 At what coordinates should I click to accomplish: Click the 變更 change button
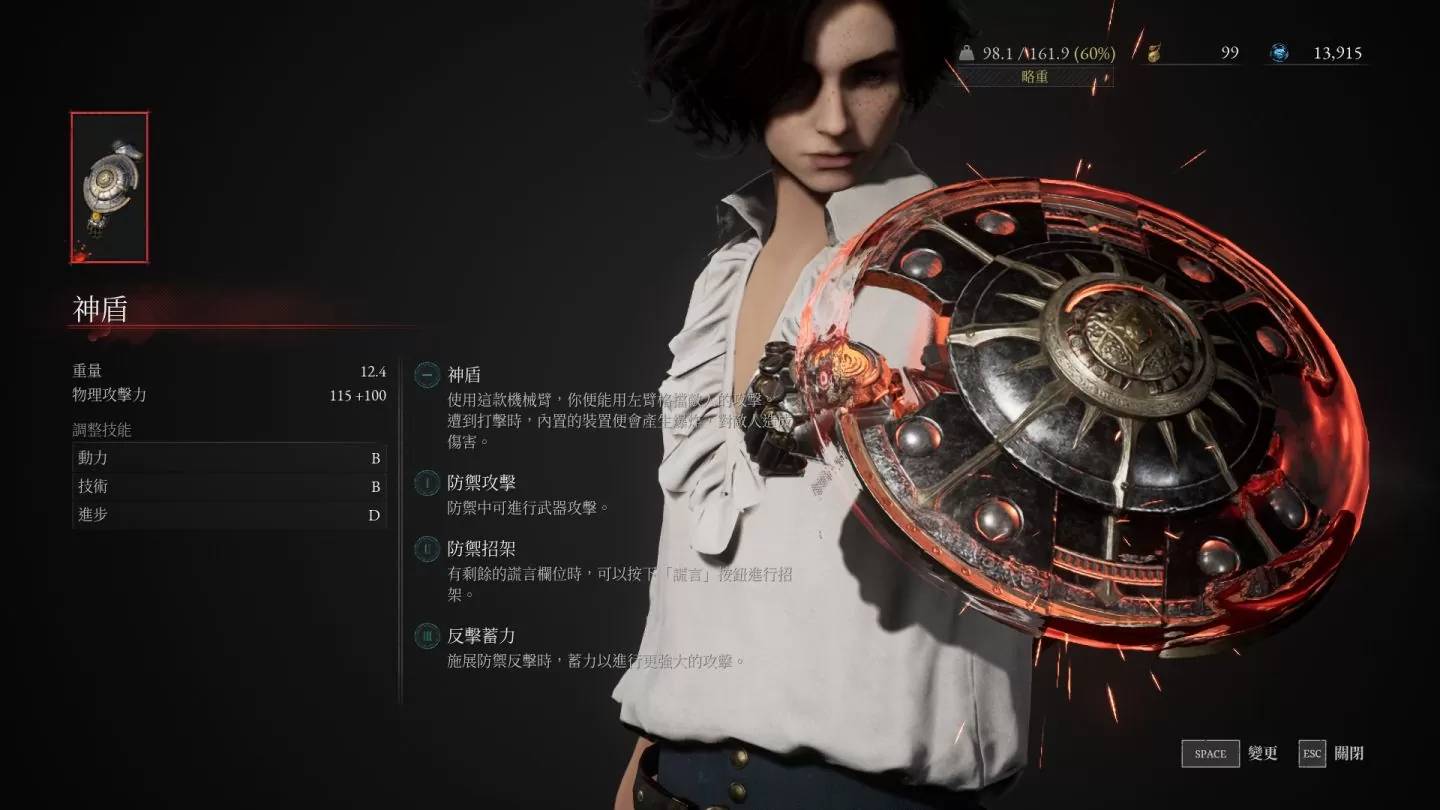(1230, 754)
